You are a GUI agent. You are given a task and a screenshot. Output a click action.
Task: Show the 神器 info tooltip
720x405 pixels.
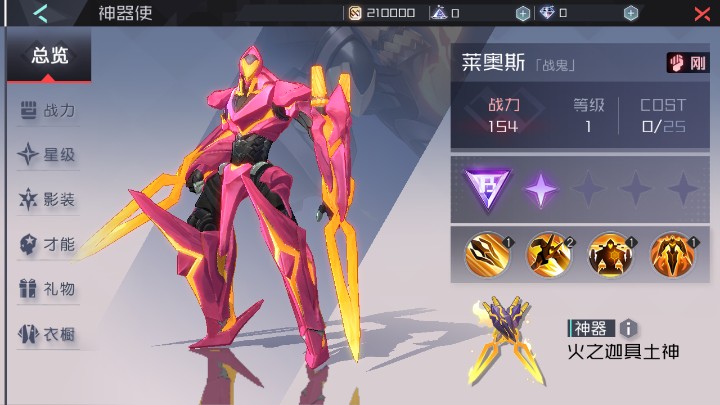[x=628, y=327]
